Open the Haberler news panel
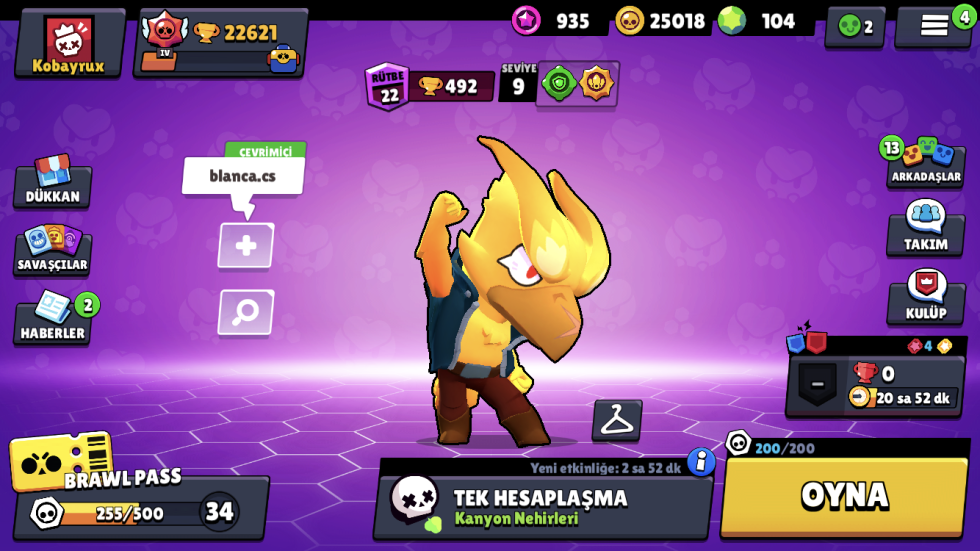The height and width of the screenshot is (551, 980). tap(52, 318)
